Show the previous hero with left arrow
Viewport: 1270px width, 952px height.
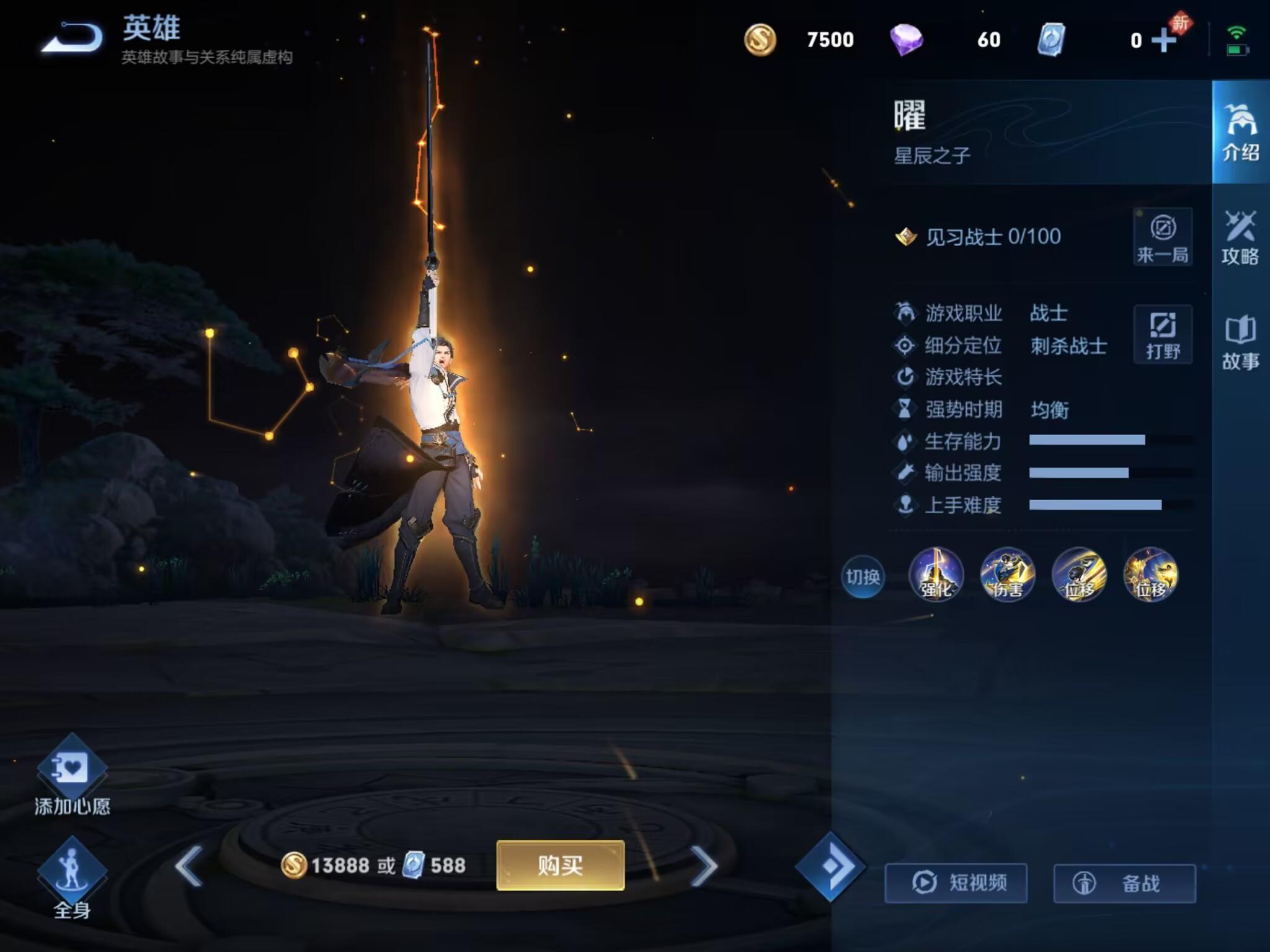(189, 865)
